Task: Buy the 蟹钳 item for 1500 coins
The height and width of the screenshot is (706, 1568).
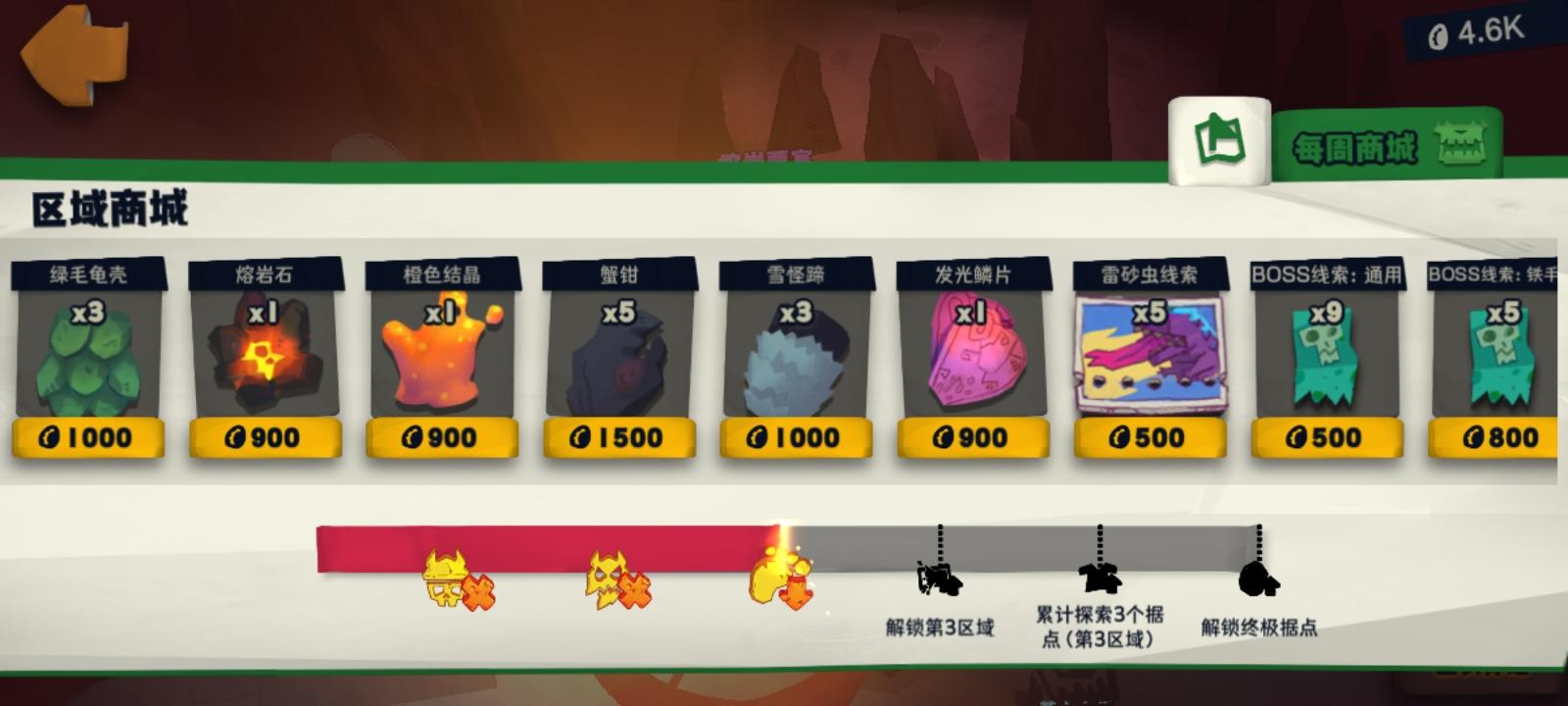Action: tap(617, 438)
